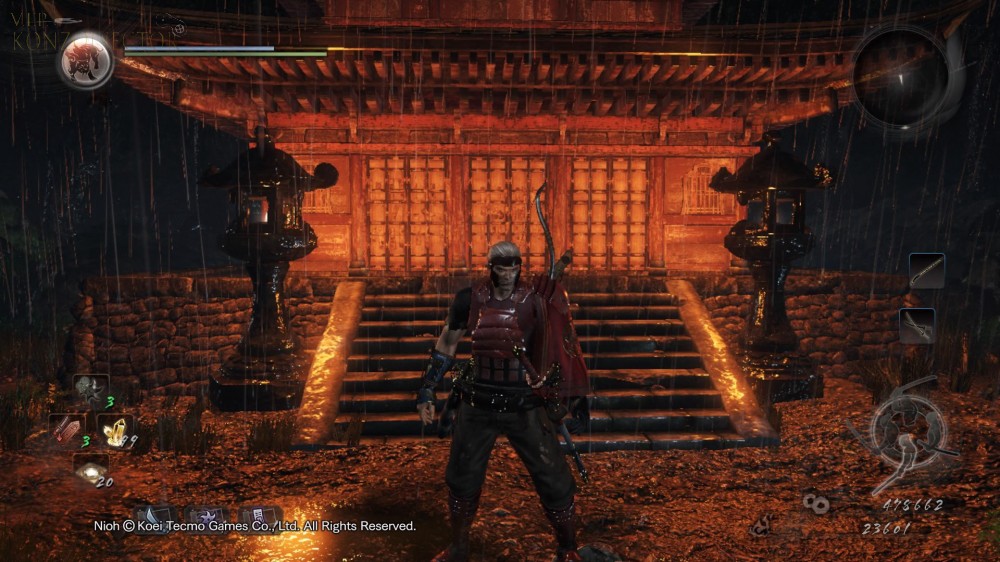Select the lower ranged weapon slot
This screenshot has width=1000, height=562.
coord(917,326)
